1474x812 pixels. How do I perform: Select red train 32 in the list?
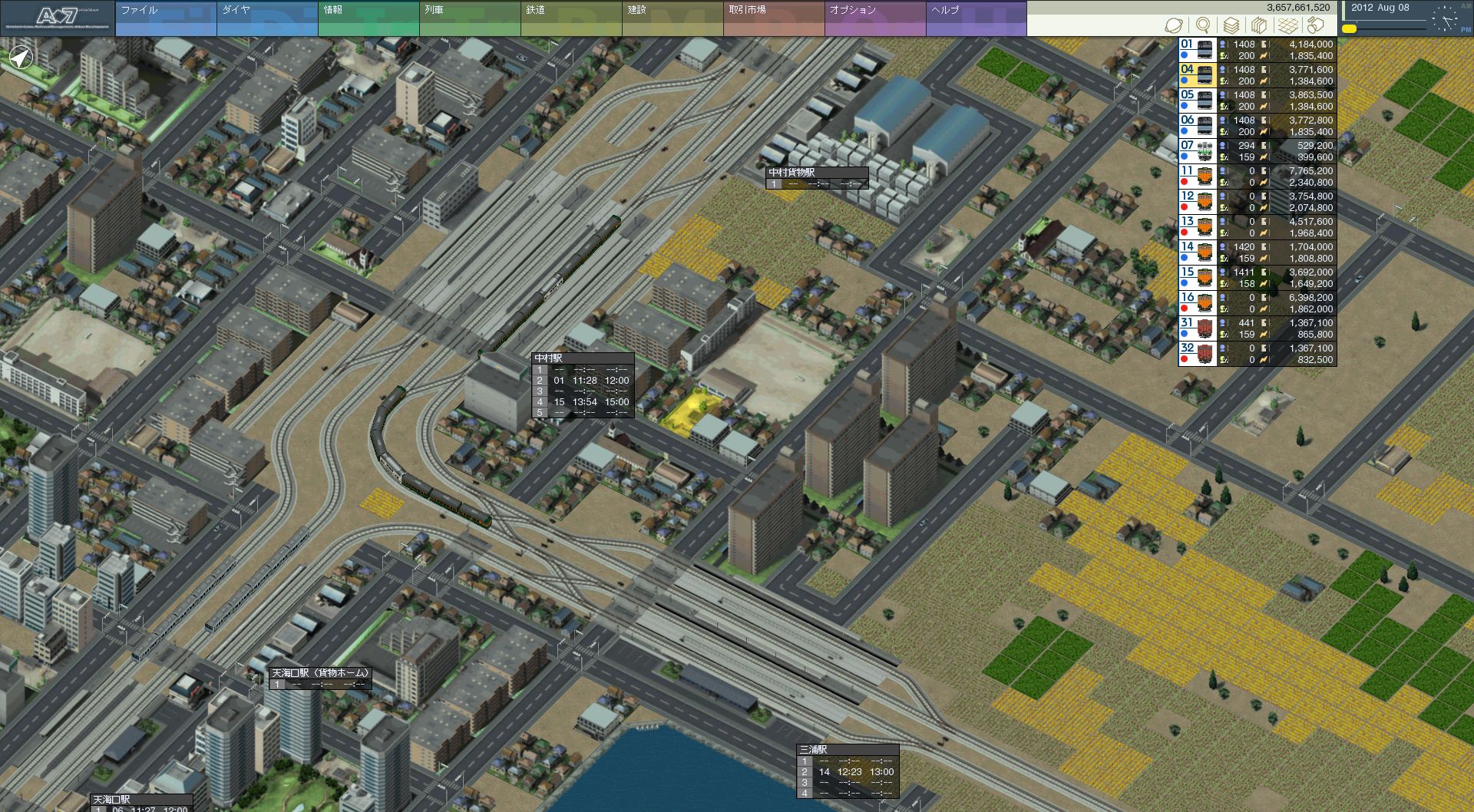[1198, 354]
